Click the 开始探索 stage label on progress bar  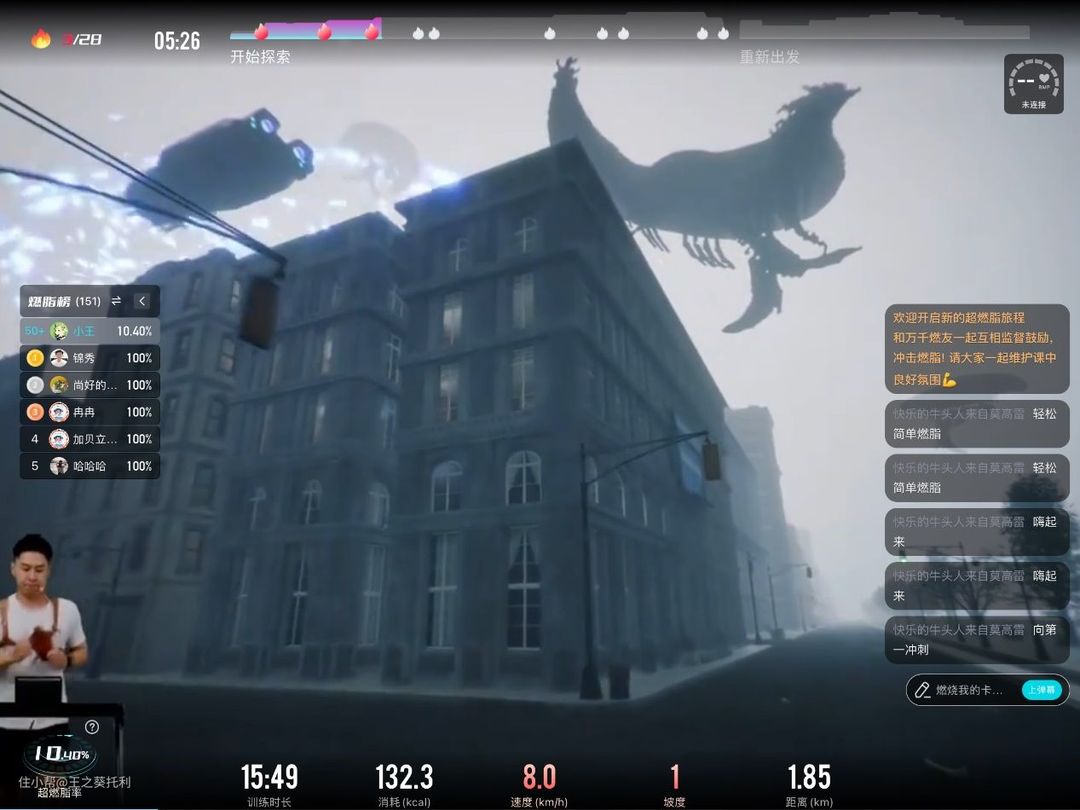click(x=260, y=57)
